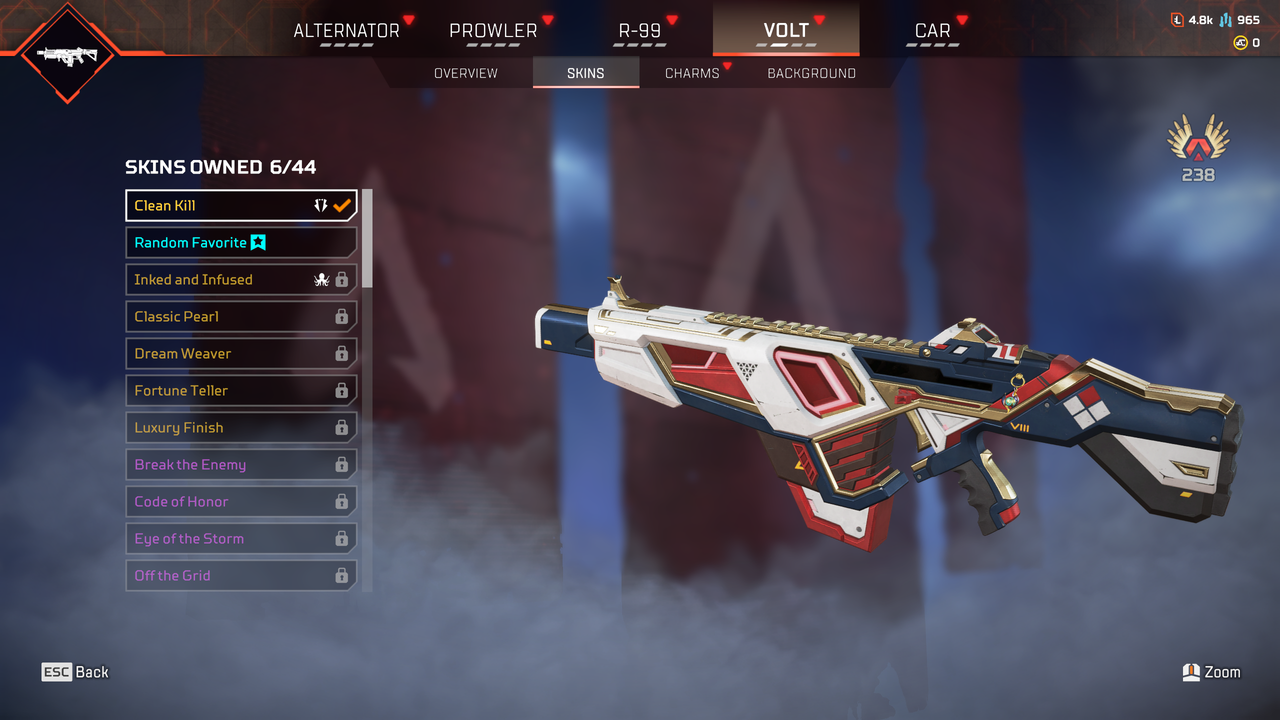Switch to the Background sub-tab
This screenshot has width=1280, height=720.
click(811, 73)
